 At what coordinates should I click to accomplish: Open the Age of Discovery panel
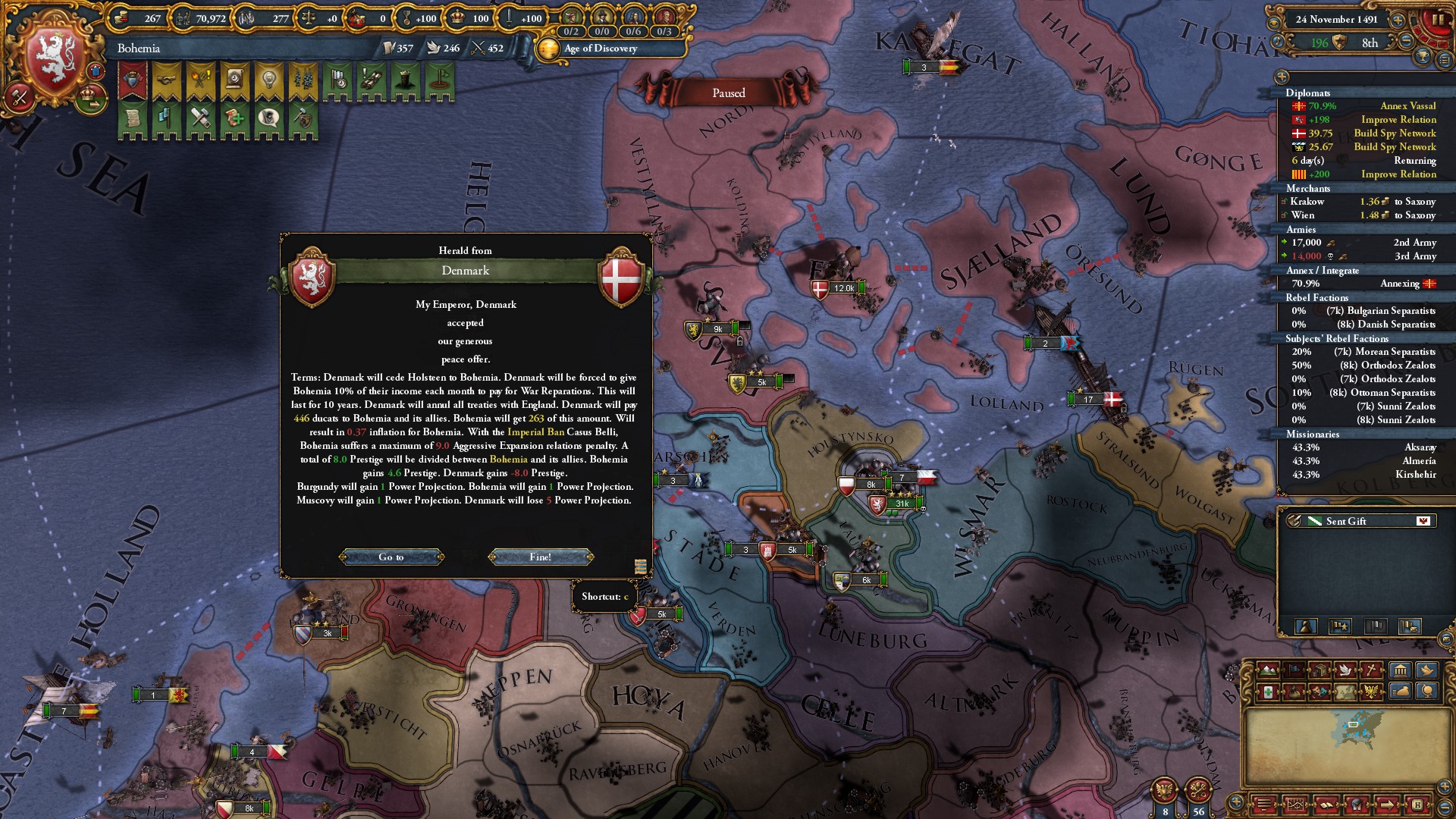click(600, 49)
